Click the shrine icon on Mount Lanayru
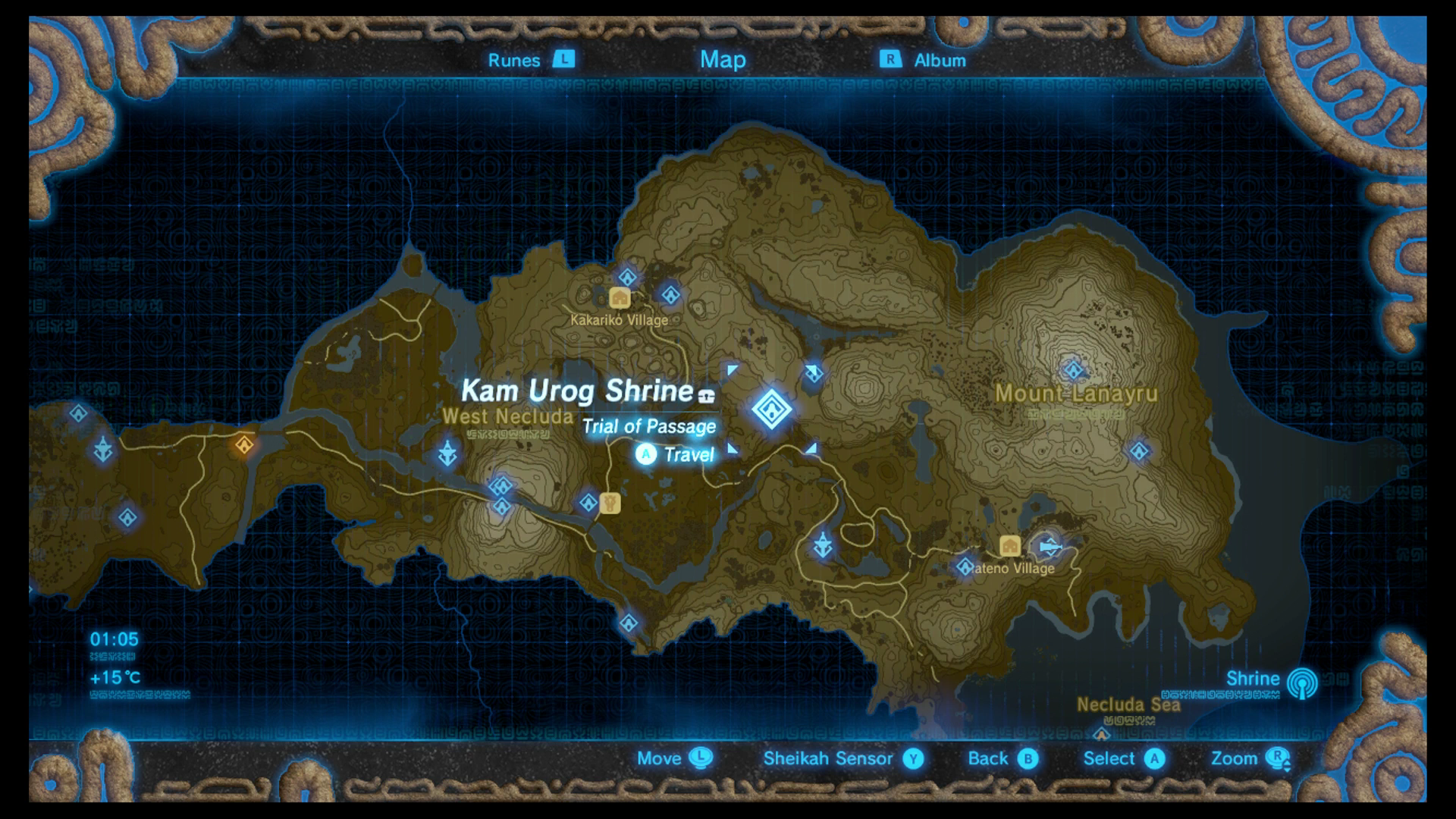Screen dimensions: 1456x819 [1074, 369]
